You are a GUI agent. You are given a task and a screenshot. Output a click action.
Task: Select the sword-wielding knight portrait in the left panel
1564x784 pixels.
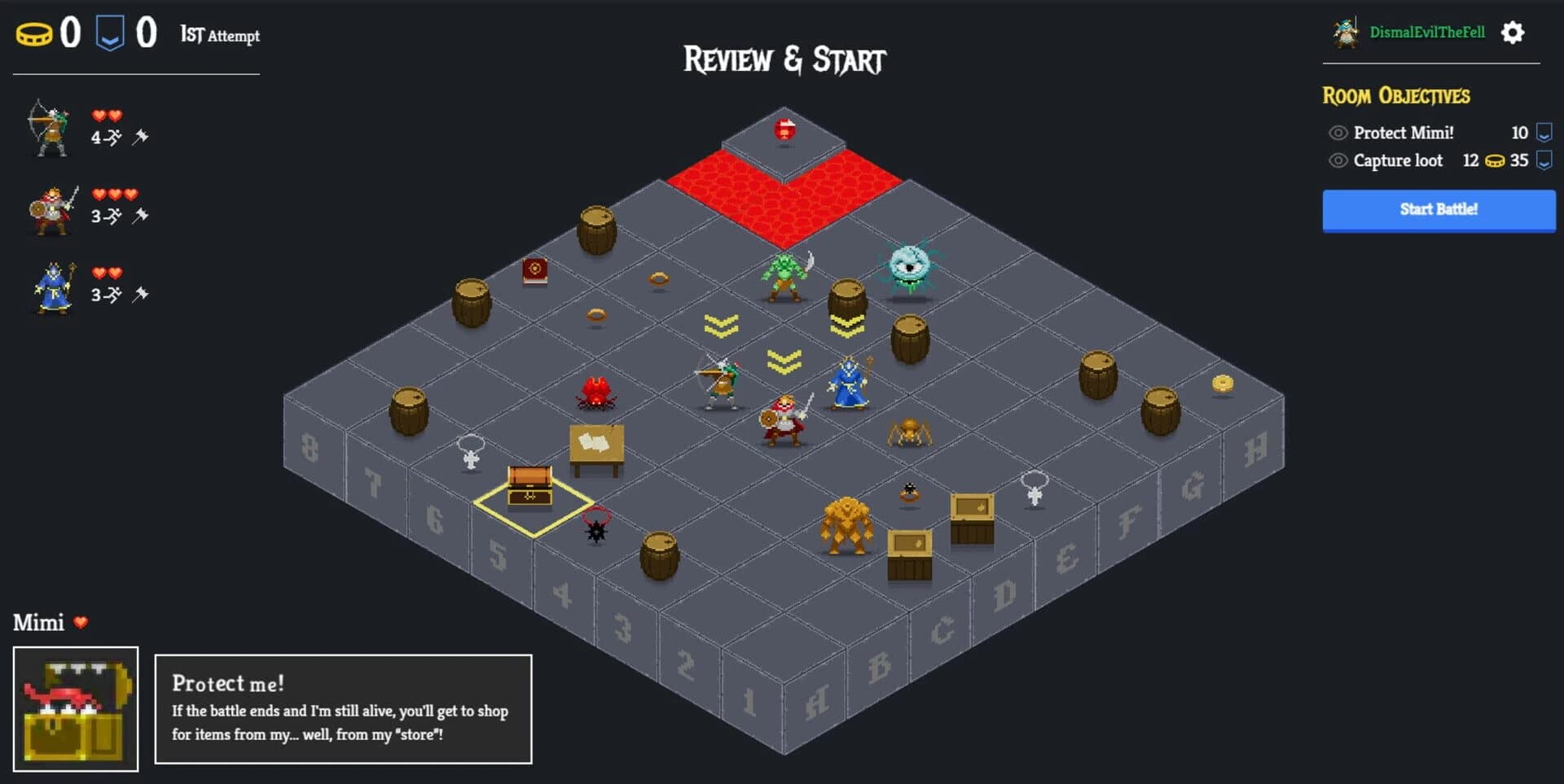pos(51,210)
